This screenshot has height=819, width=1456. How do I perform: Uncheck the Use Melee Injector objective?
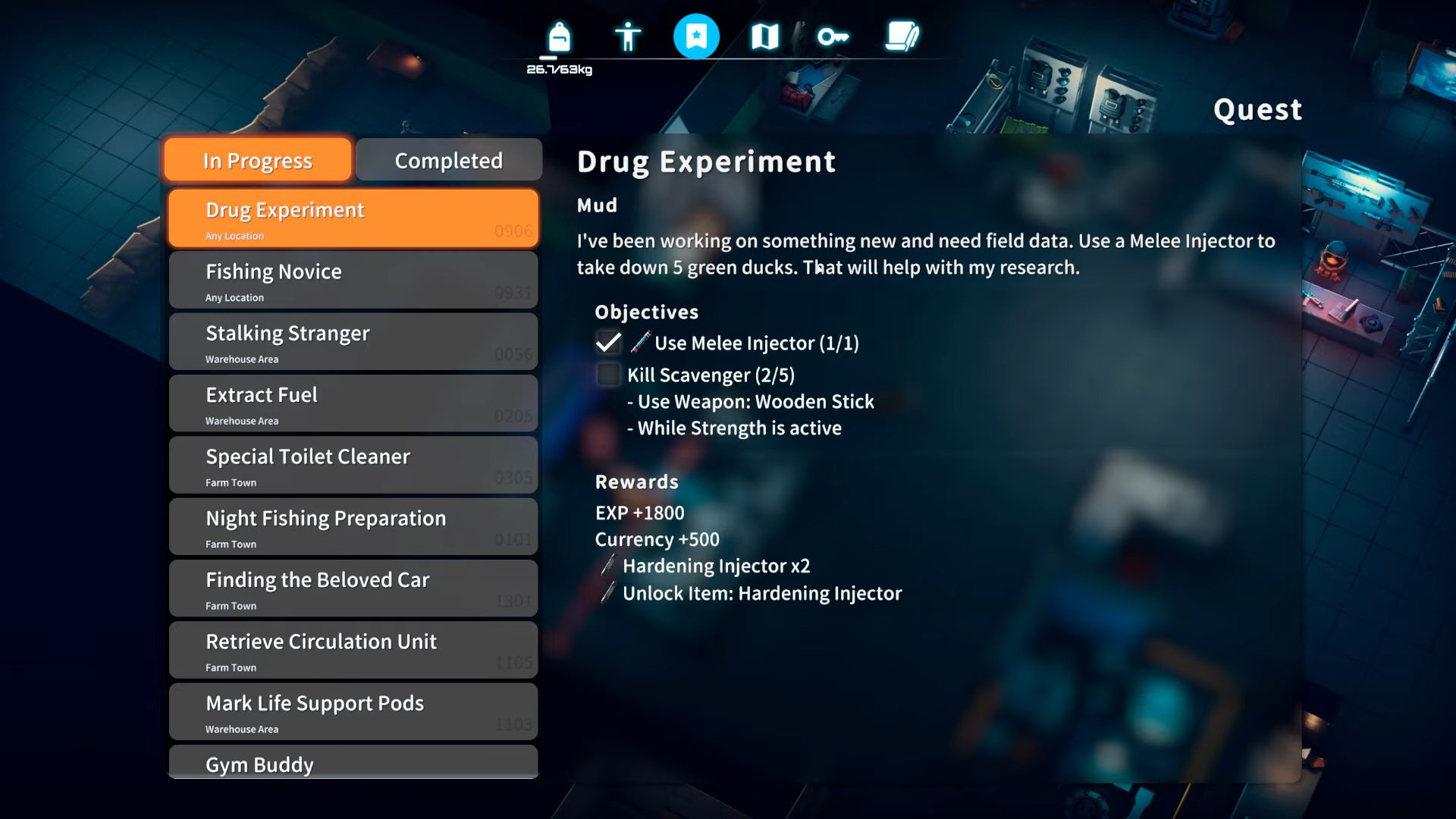pyautogui.click(x=607, y=343)
